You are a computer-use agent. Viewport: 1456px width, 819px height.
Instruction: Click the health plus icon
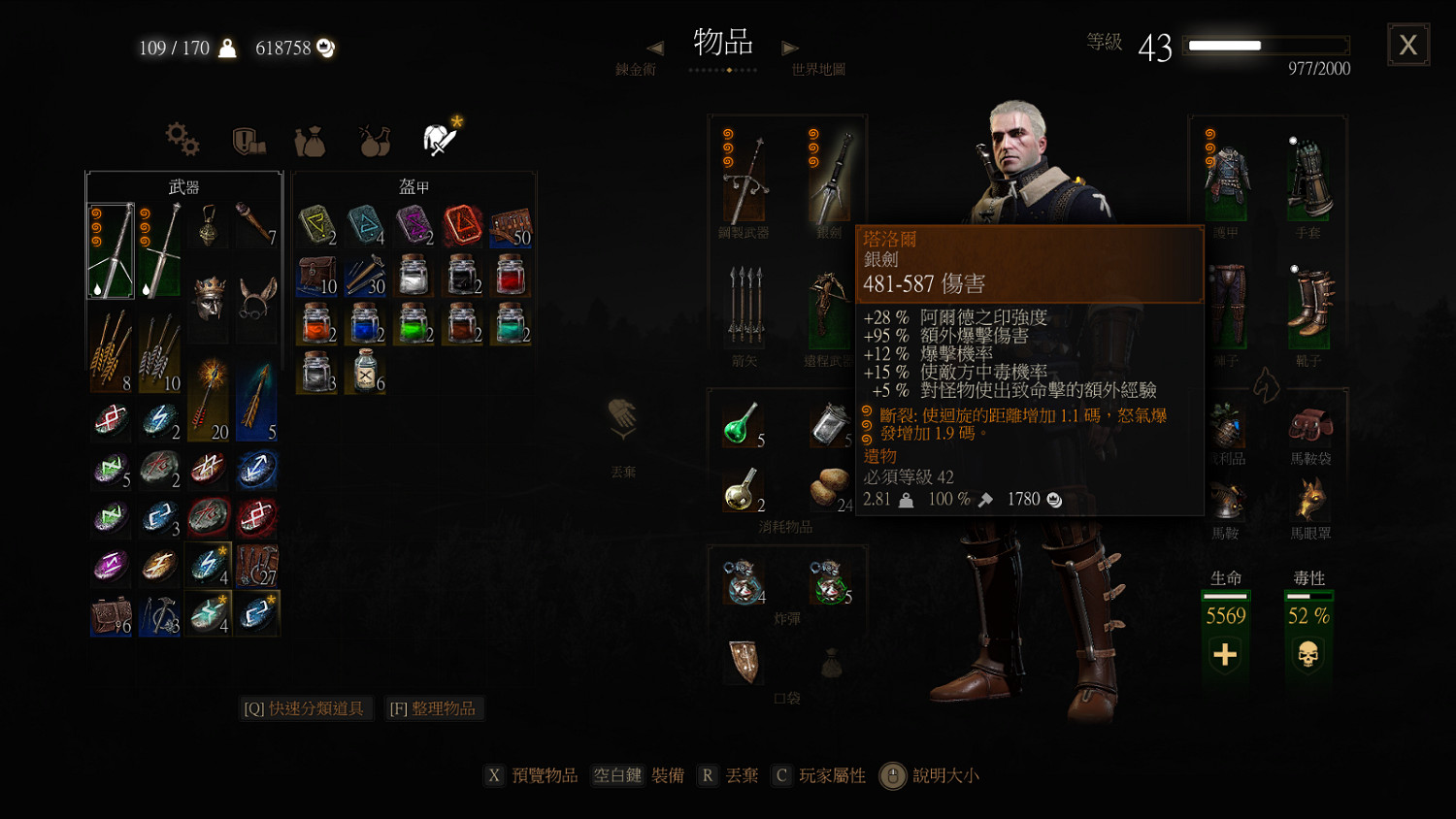pos(1224,655)
